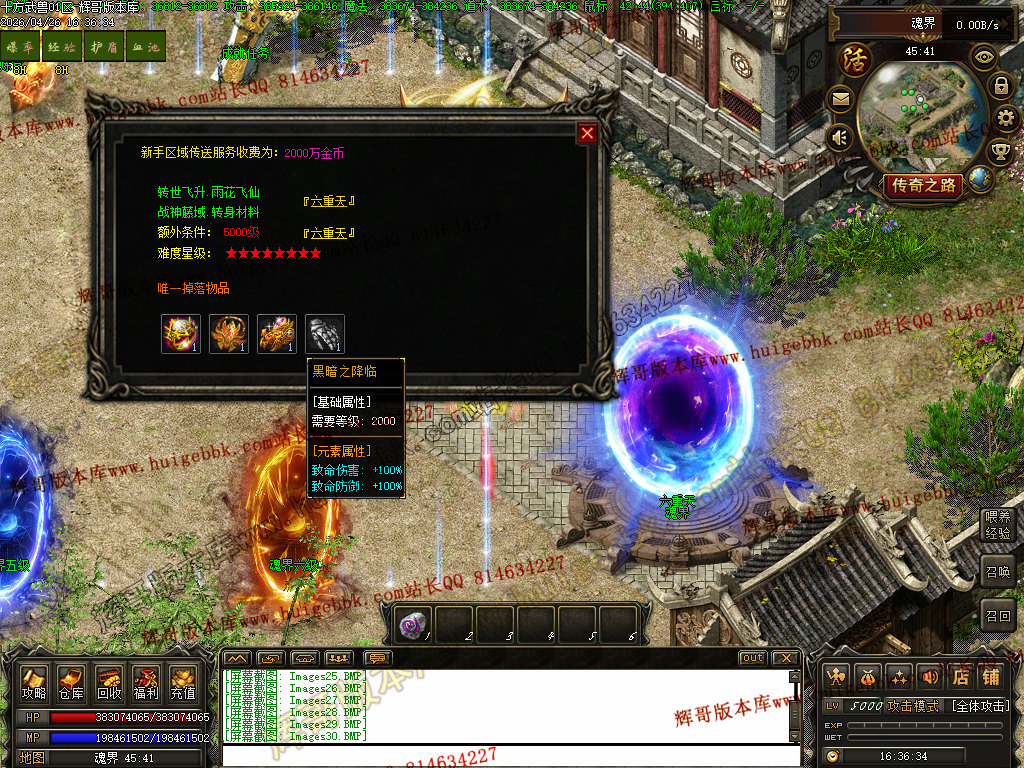The width and height of the screenshot is (1024, 768).
Task: Open the 福利 welfare menu
Action: pos(146,683)
